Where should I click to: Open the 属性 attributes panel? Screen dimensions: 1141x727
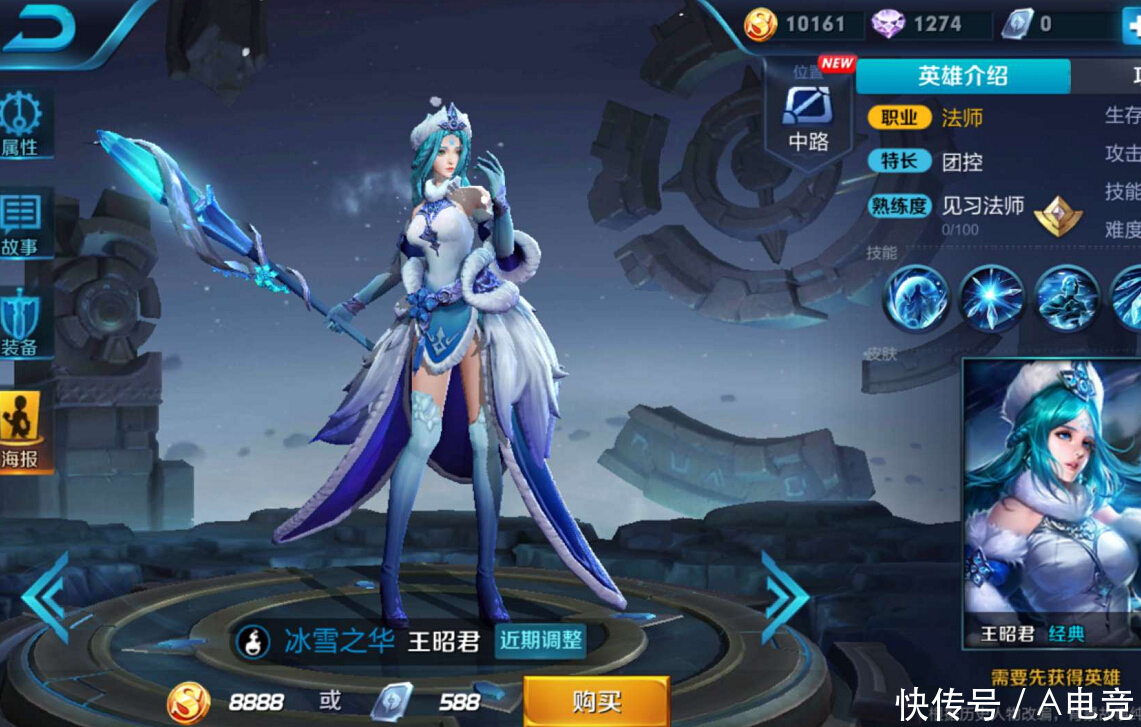21,125
